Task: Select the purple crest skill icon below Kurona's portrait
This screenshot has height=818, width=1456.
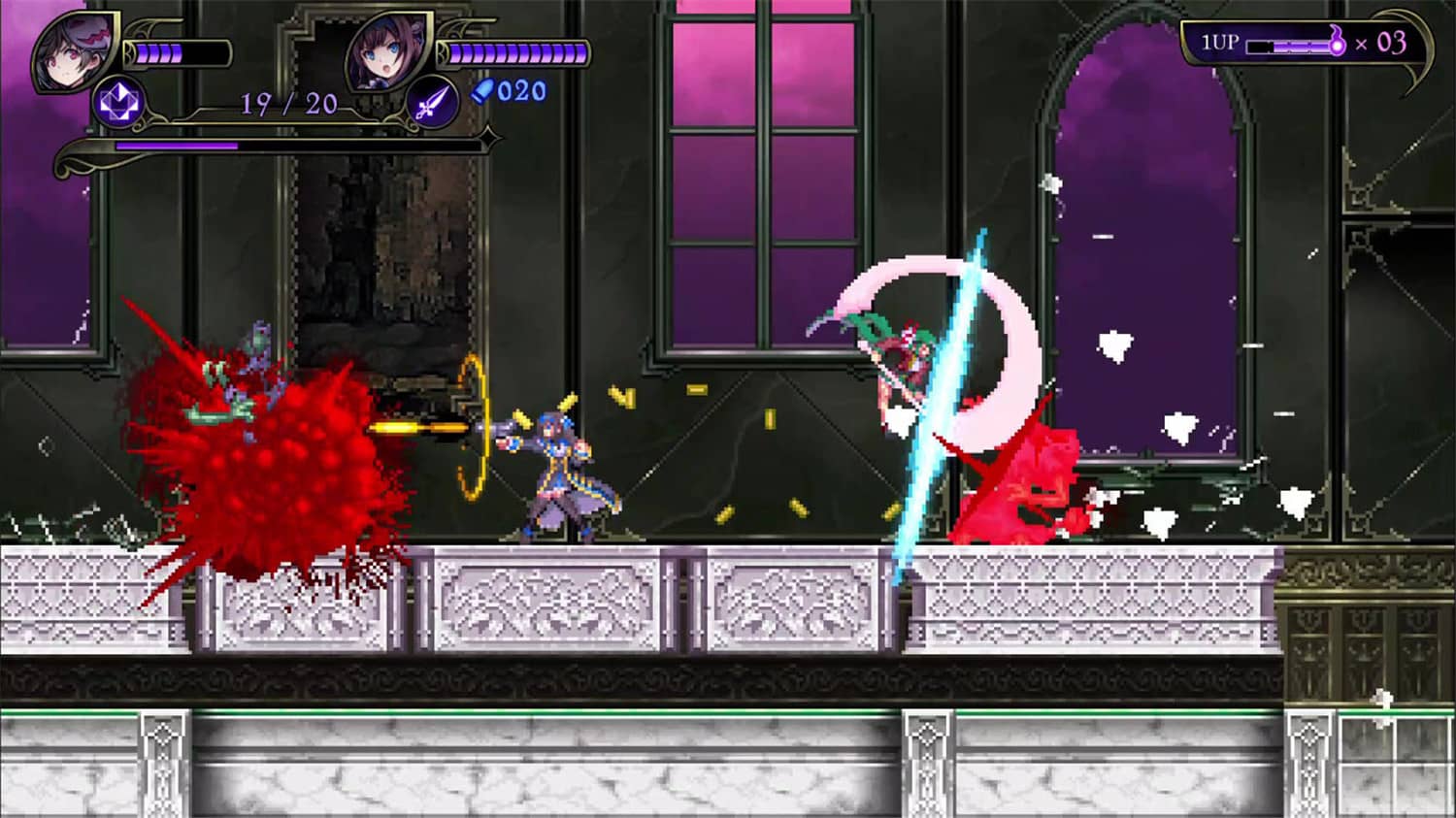Action: click(x=116, y=100)
